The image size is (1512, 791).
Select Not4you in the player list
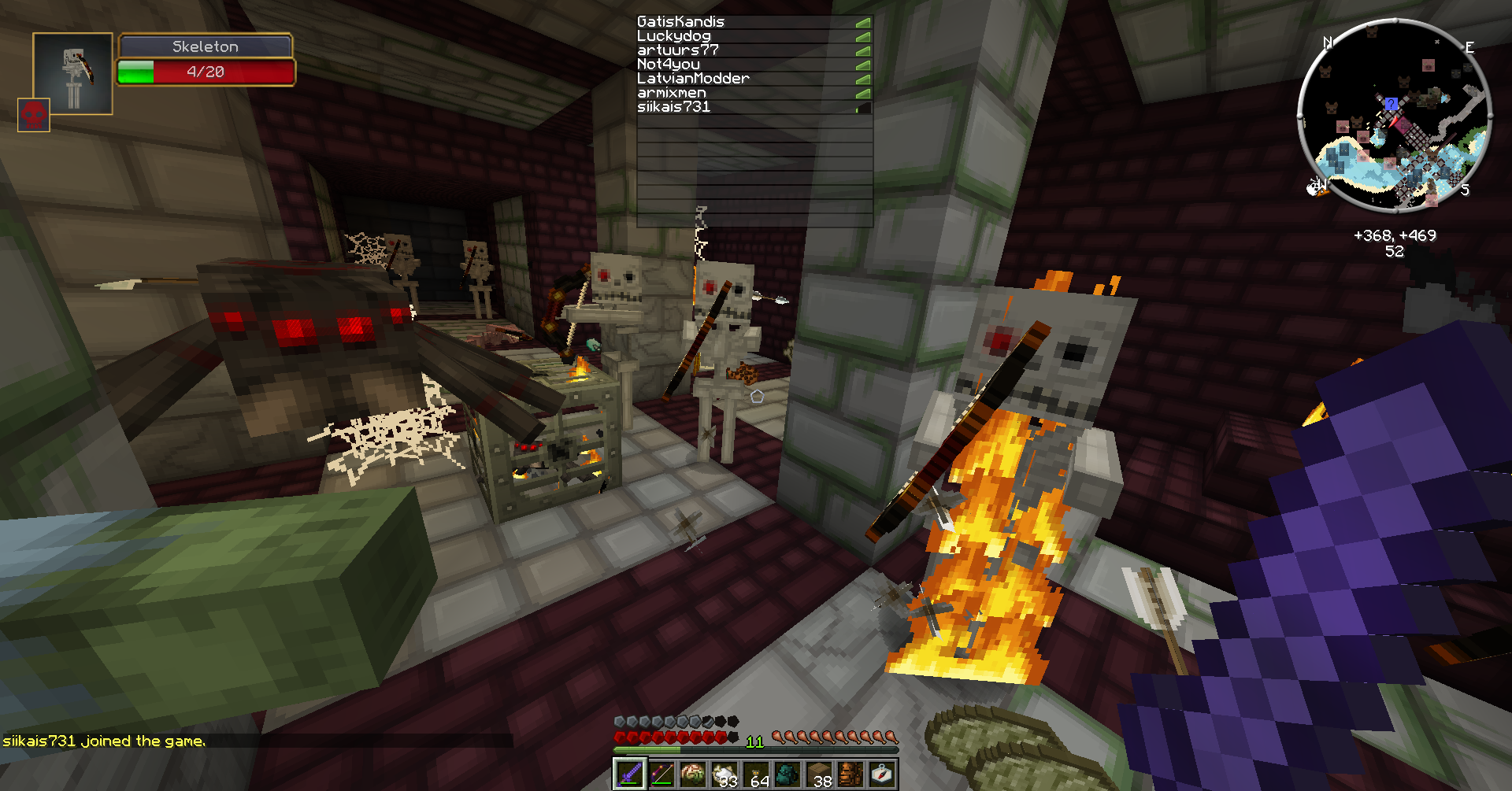[x=669, y=65]
